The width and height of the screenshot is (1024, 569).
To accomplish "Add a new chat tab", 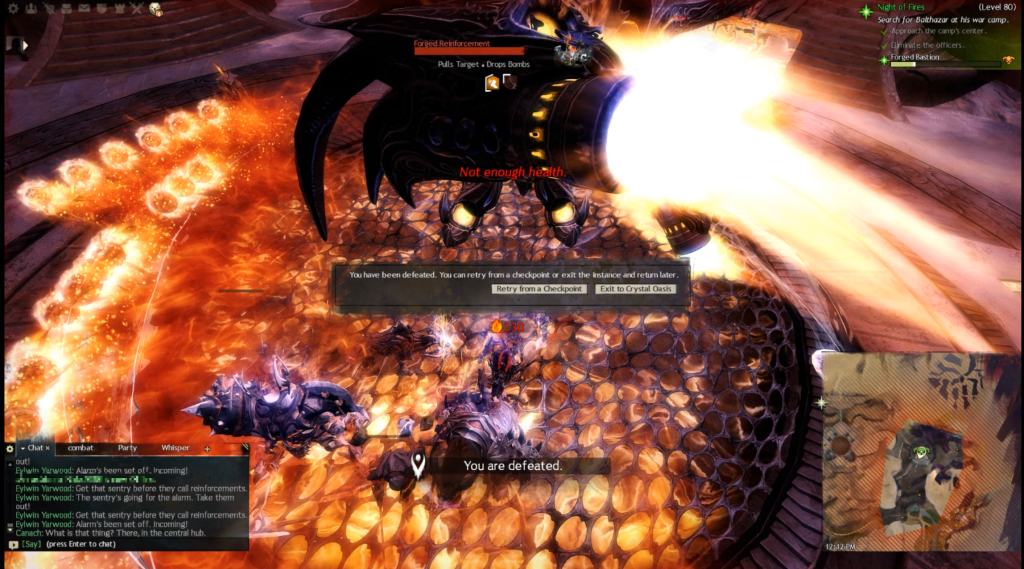I will (x=207, y=449).
